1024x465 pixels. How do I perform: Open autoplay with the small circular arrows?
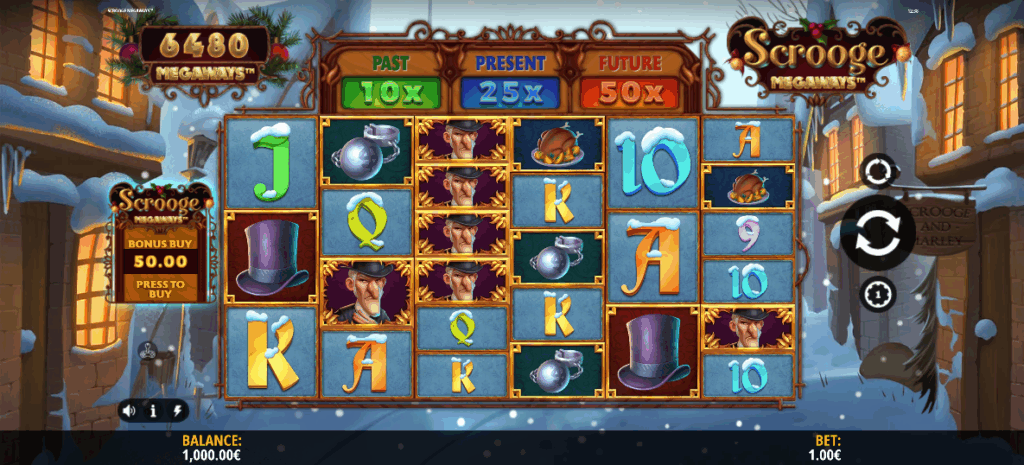877,172
